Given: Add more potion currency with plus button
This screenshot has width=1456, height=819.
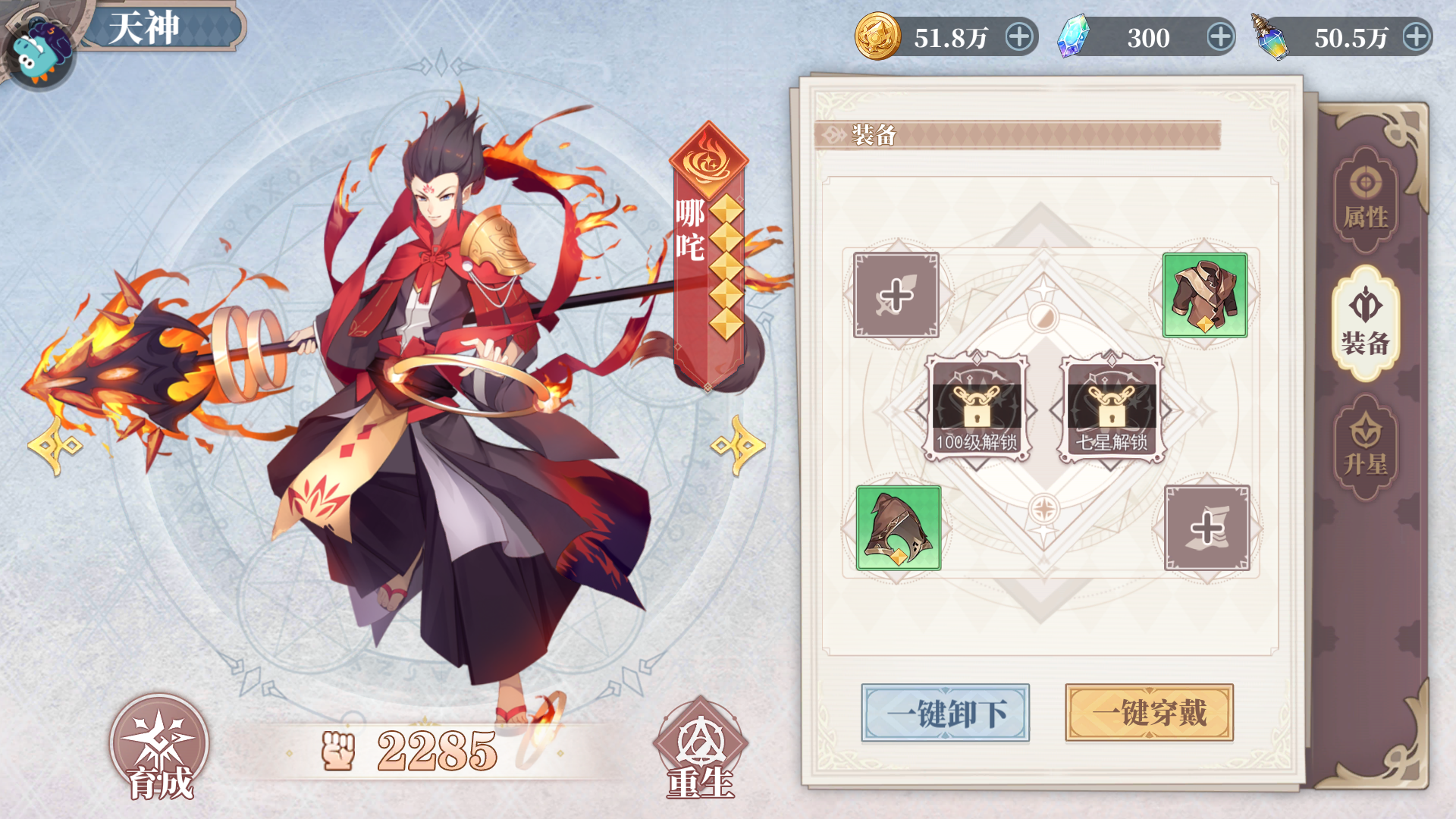Looking at the screenshot, I should coord(1416,37).
